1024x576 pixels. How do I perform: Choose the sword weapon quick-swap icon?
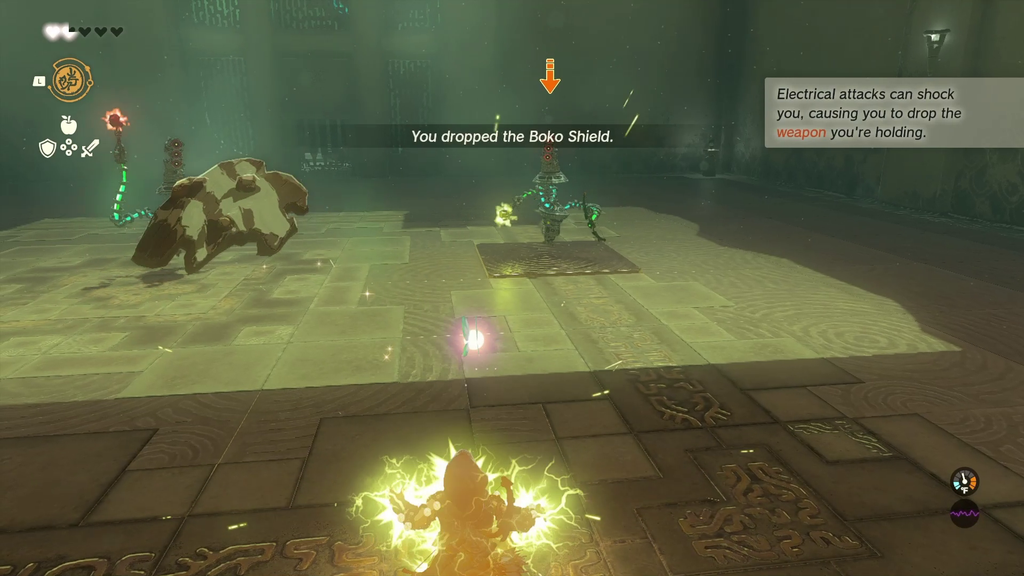click(x=90, y=149)
